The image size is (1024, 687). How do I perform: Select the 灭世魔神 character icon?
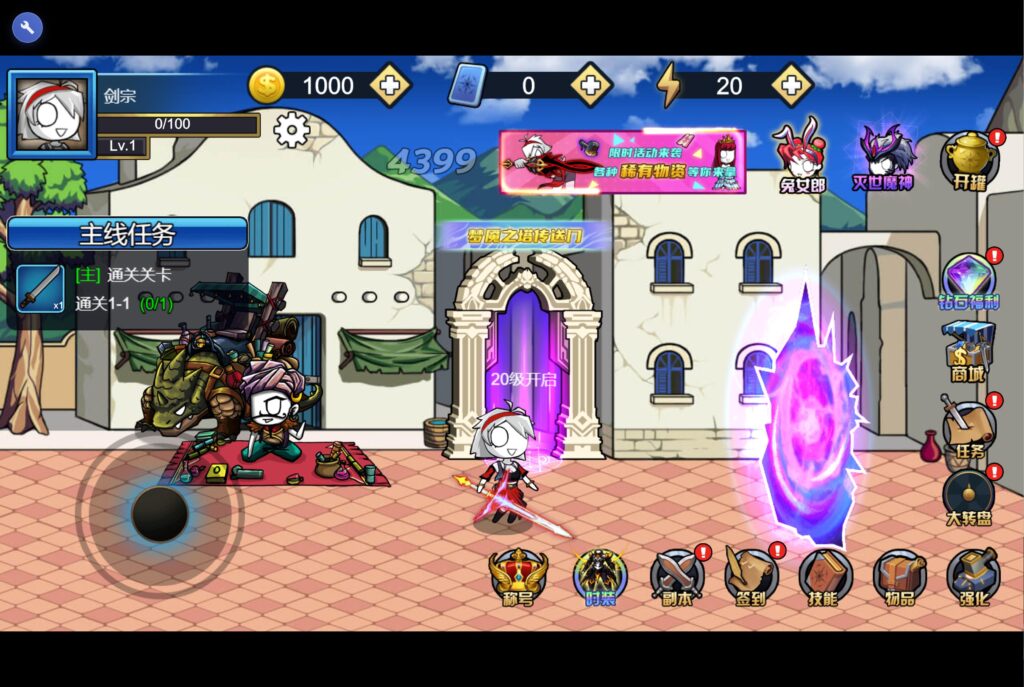click(x=883, y=156)
